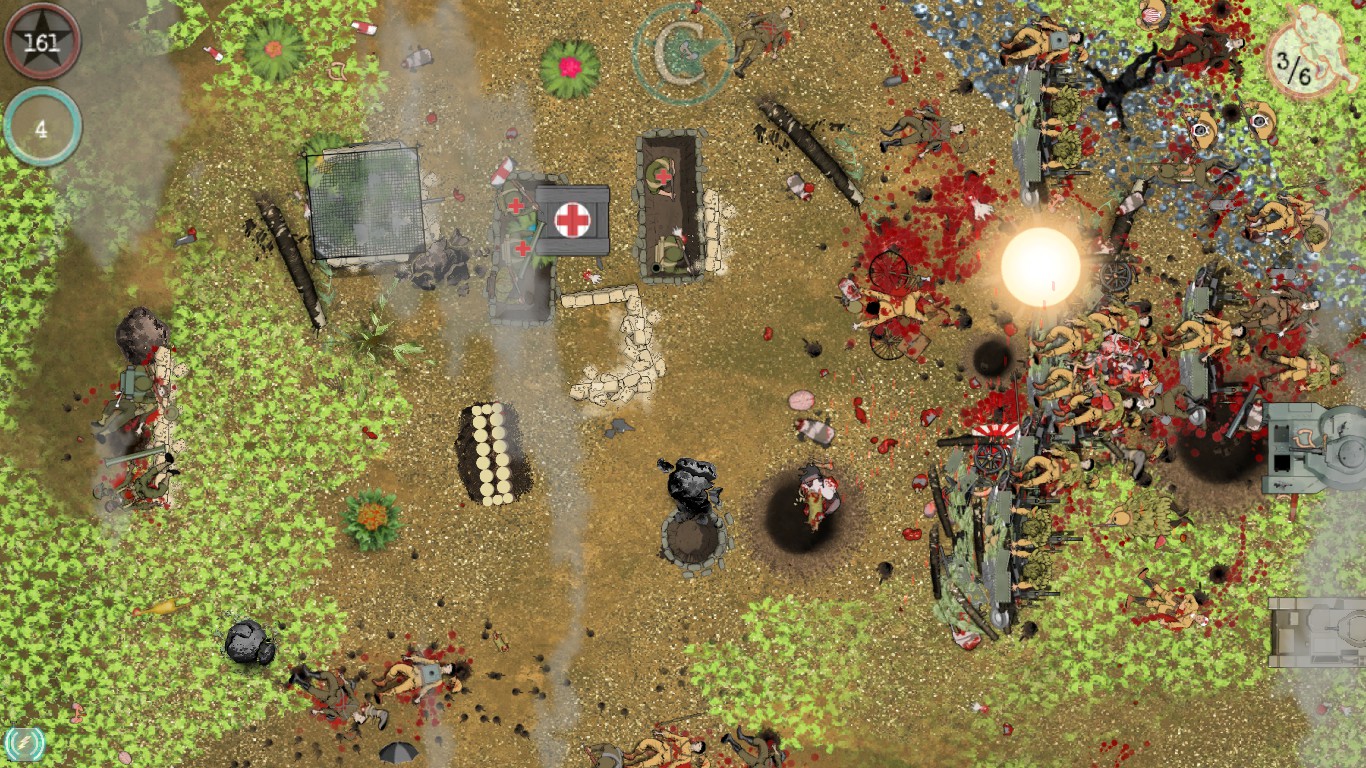This screenshot has width=1366, height=768.
Task: Select the teal circle showing 4
Action: pyautogui.click(x=40, y=127)
